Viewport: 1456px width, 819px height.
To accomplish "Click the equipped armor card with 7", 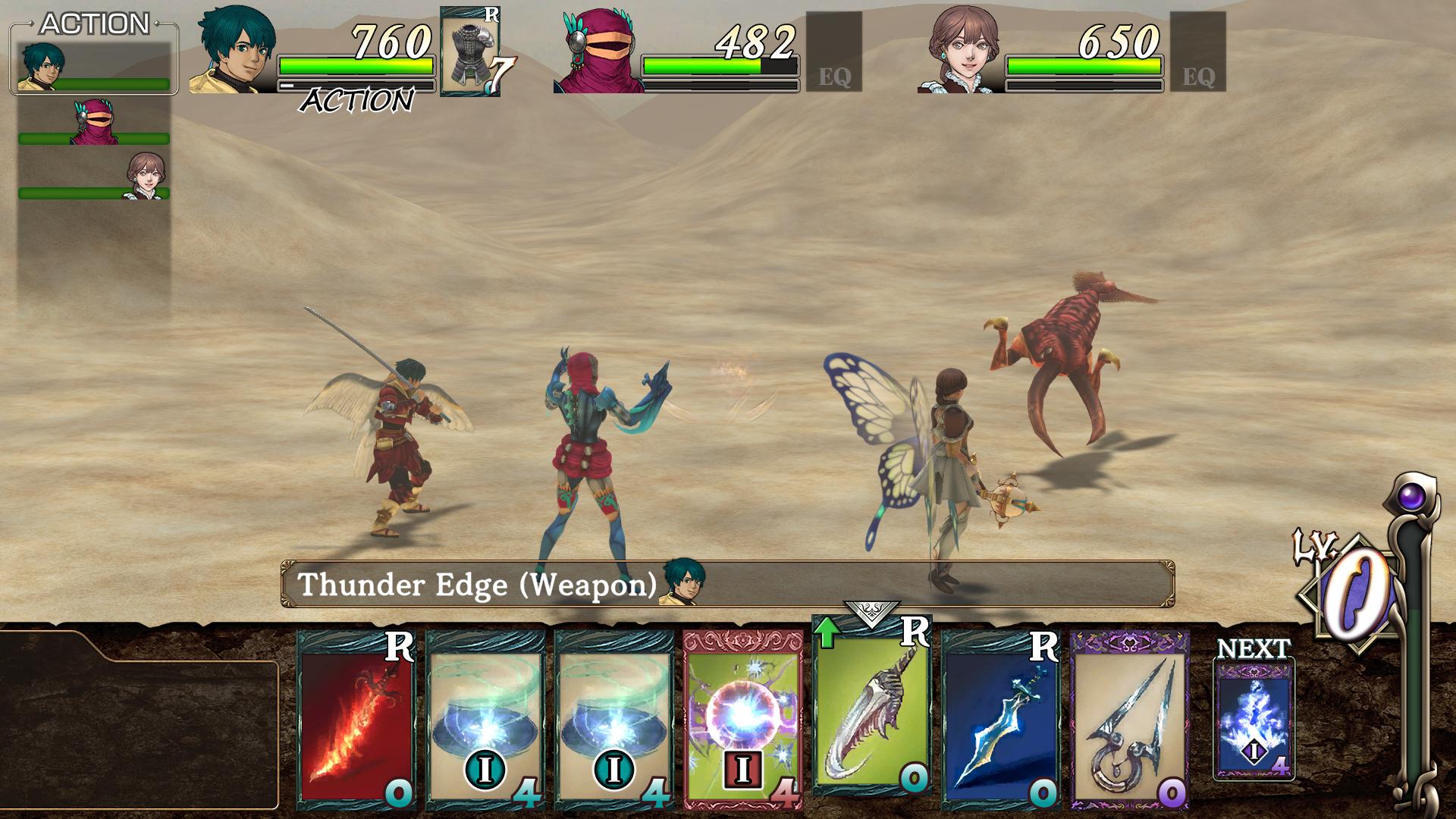I will (x=470, y=52).
